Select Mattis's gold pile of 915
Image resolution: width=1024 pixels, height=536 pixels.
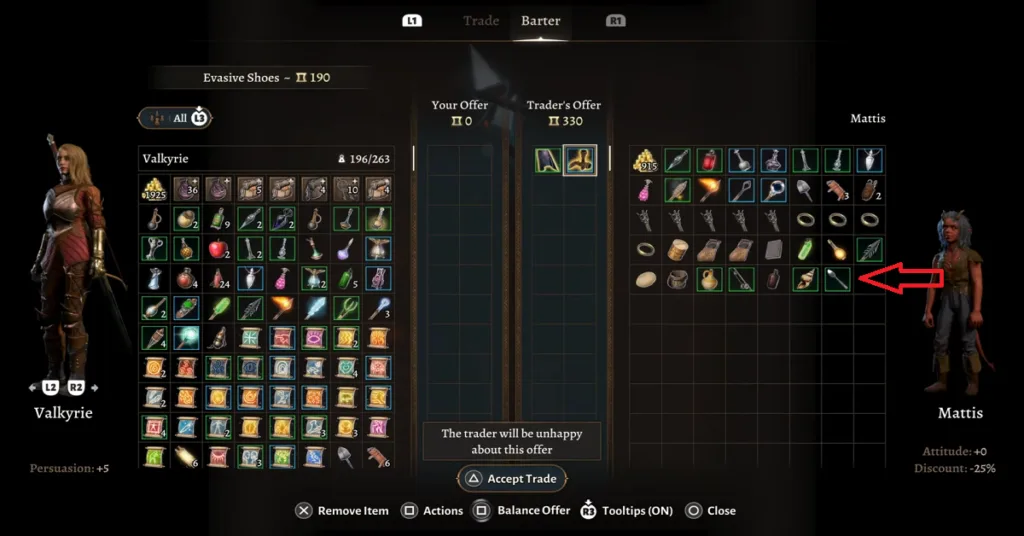[646, 160]
